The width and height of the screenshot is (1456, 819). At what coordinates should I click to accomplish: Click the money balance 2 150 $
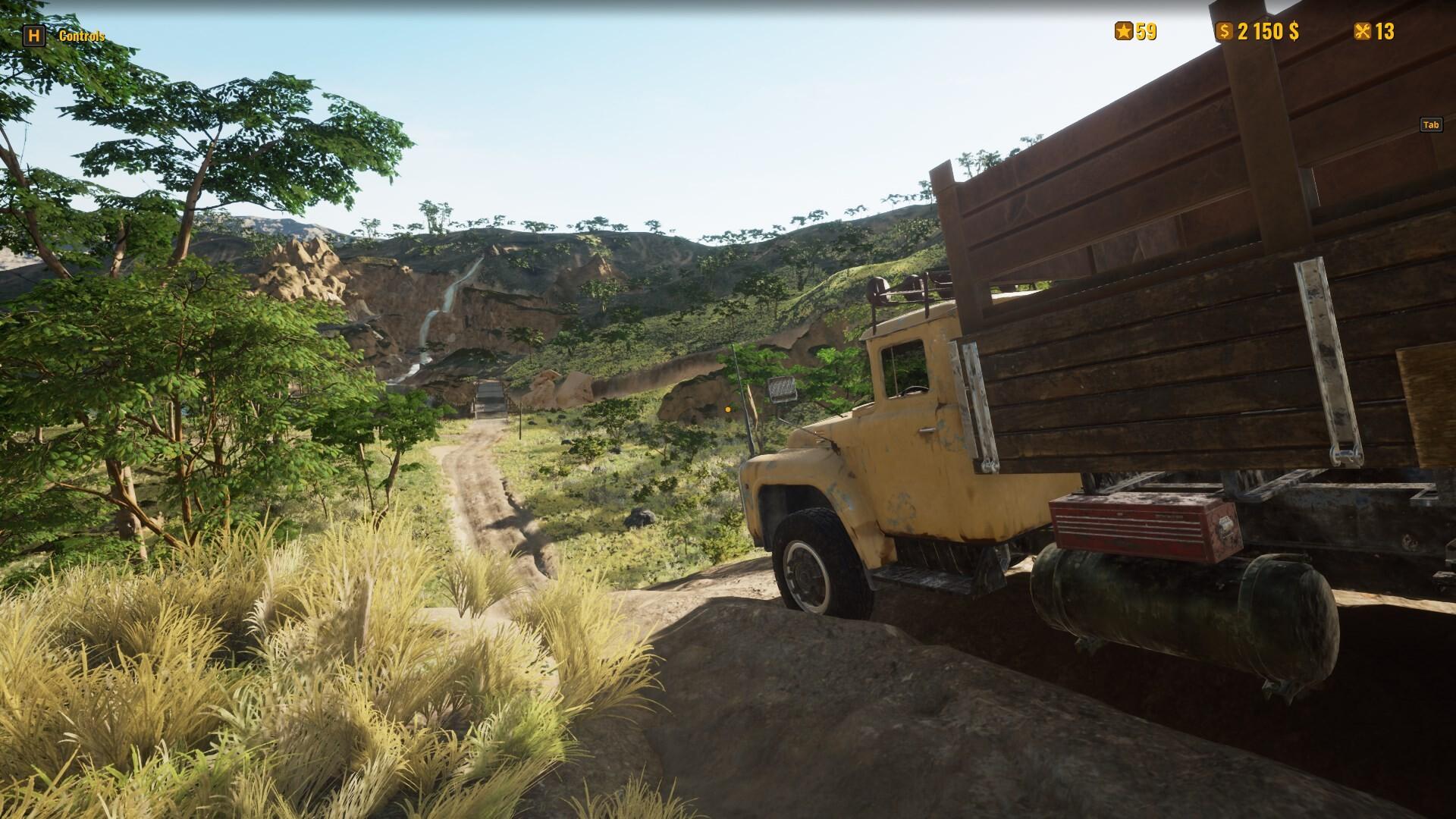point(1268,32)
